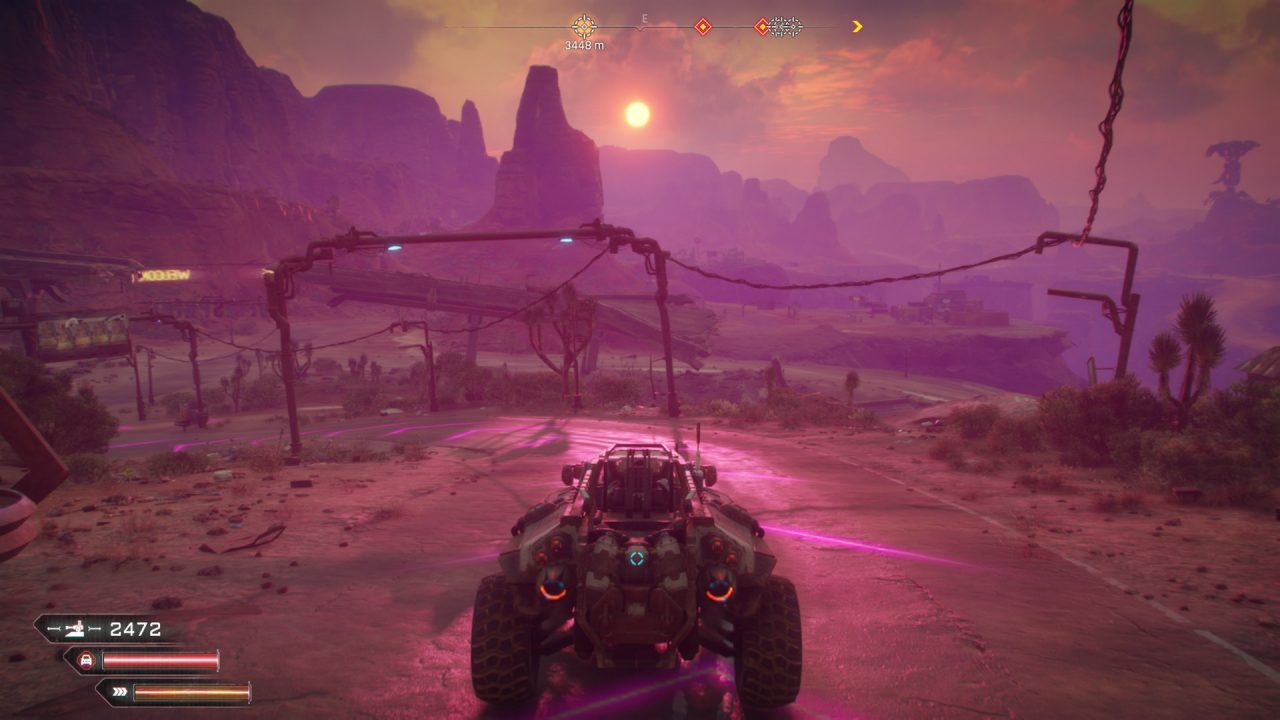
Task: Click the yellow off-compass arrow indicator
Action: (x=857, y=27)
